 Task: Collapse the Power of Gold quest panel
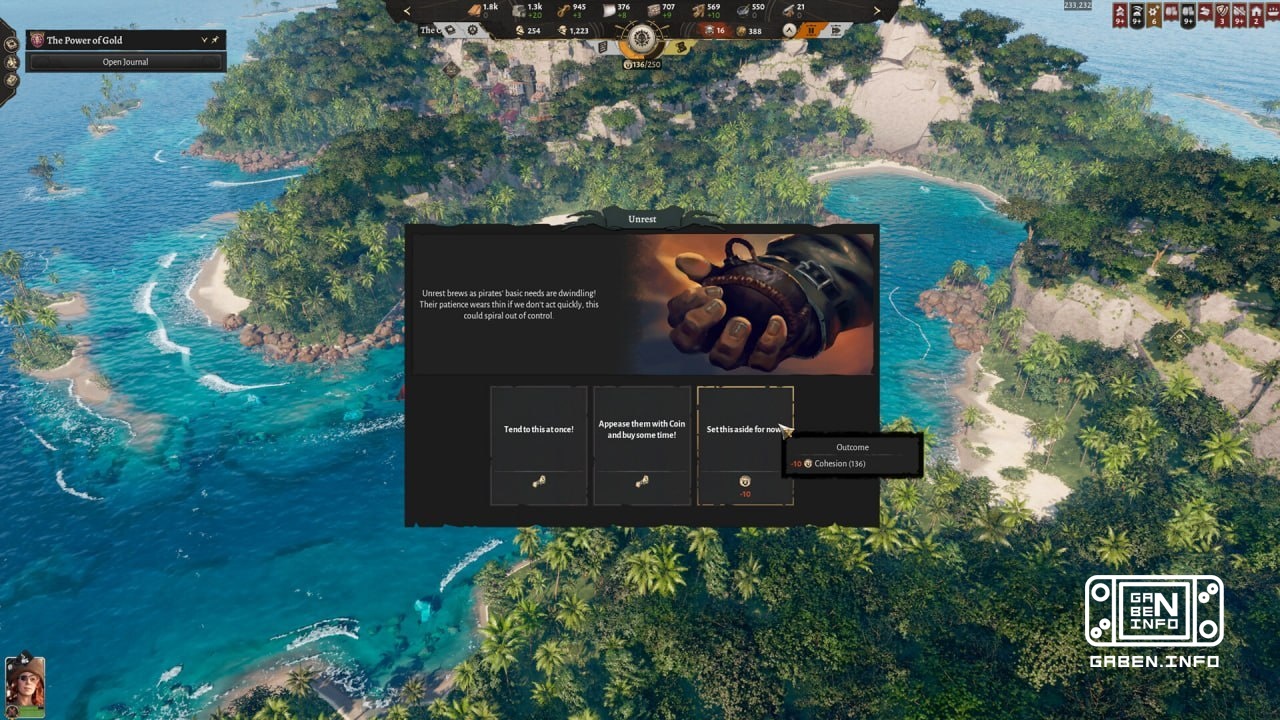pos(204,39)
